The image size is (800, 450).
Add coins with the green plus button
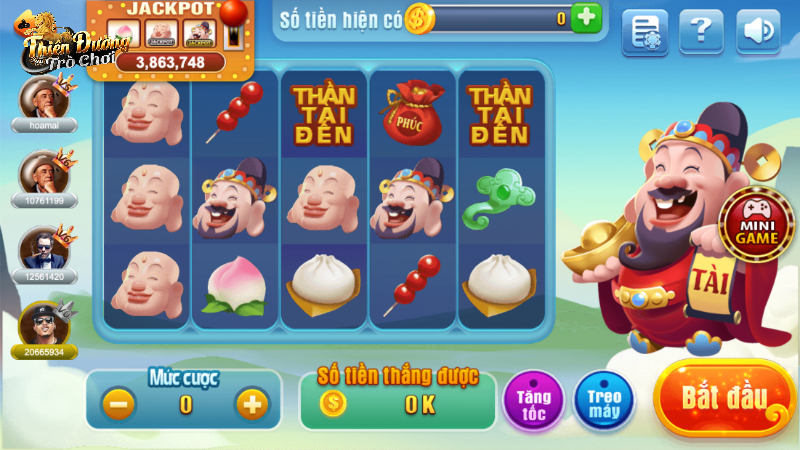(x=587, y=17)
